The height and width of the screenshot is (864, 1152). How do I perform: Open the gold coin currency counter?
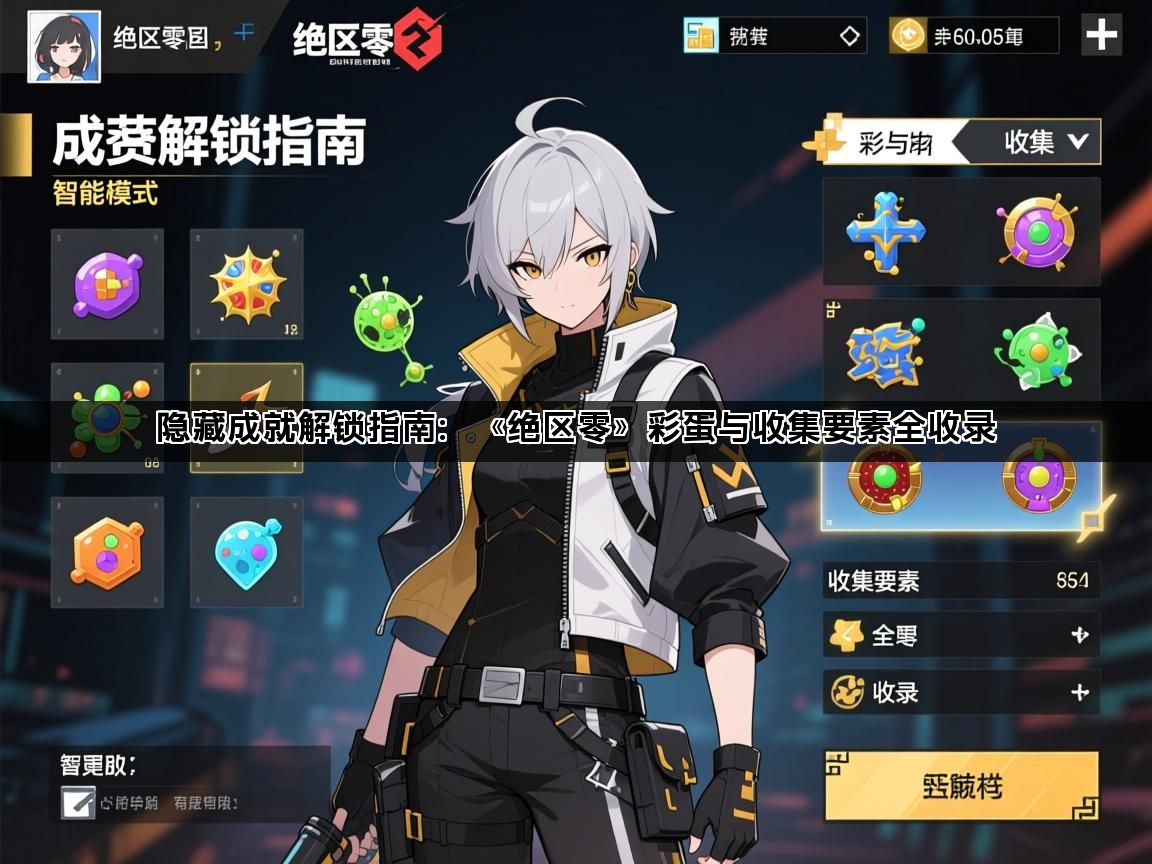pos(973,36)
